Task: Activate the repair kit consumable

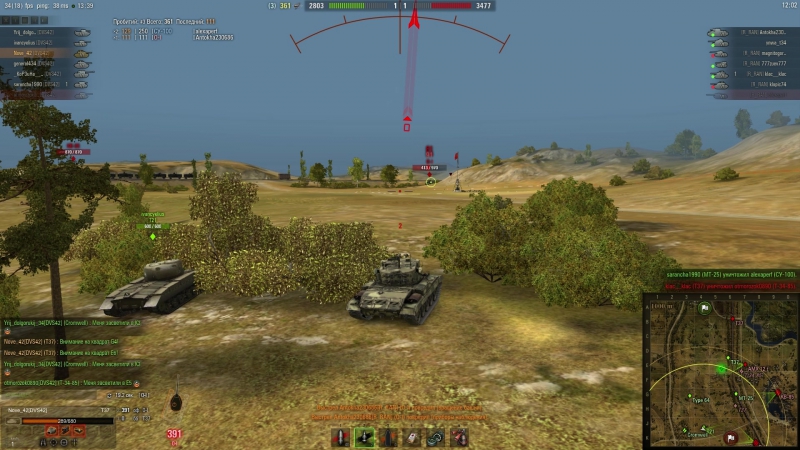Action: click(435, 438)
